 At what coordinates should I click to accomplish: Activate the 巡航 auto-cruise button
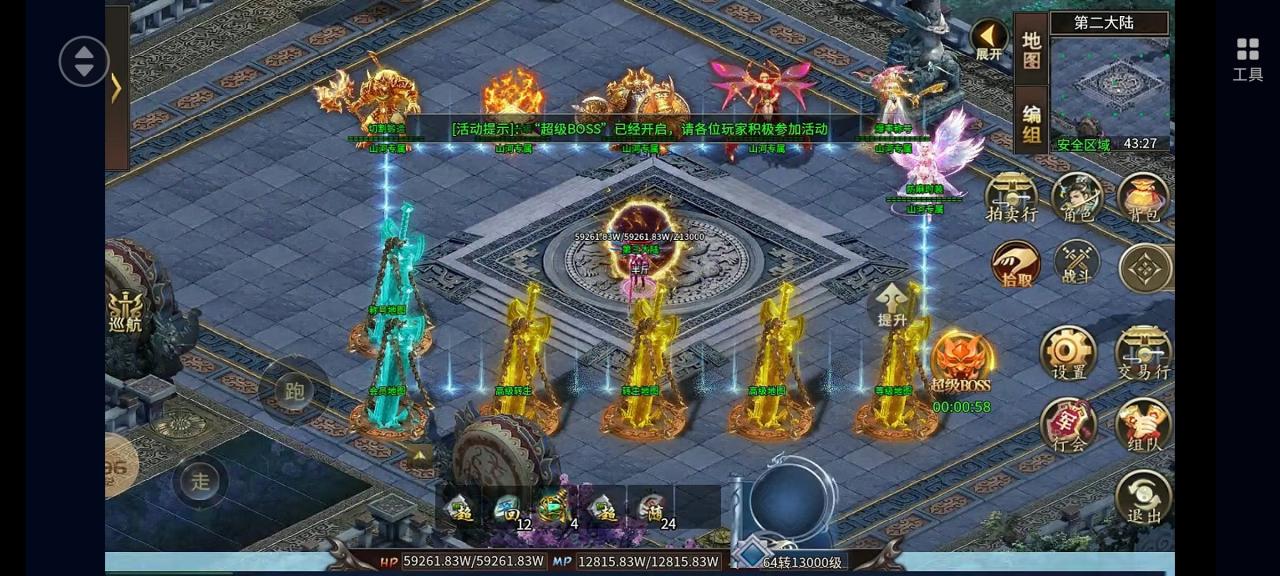pos(126,310)
